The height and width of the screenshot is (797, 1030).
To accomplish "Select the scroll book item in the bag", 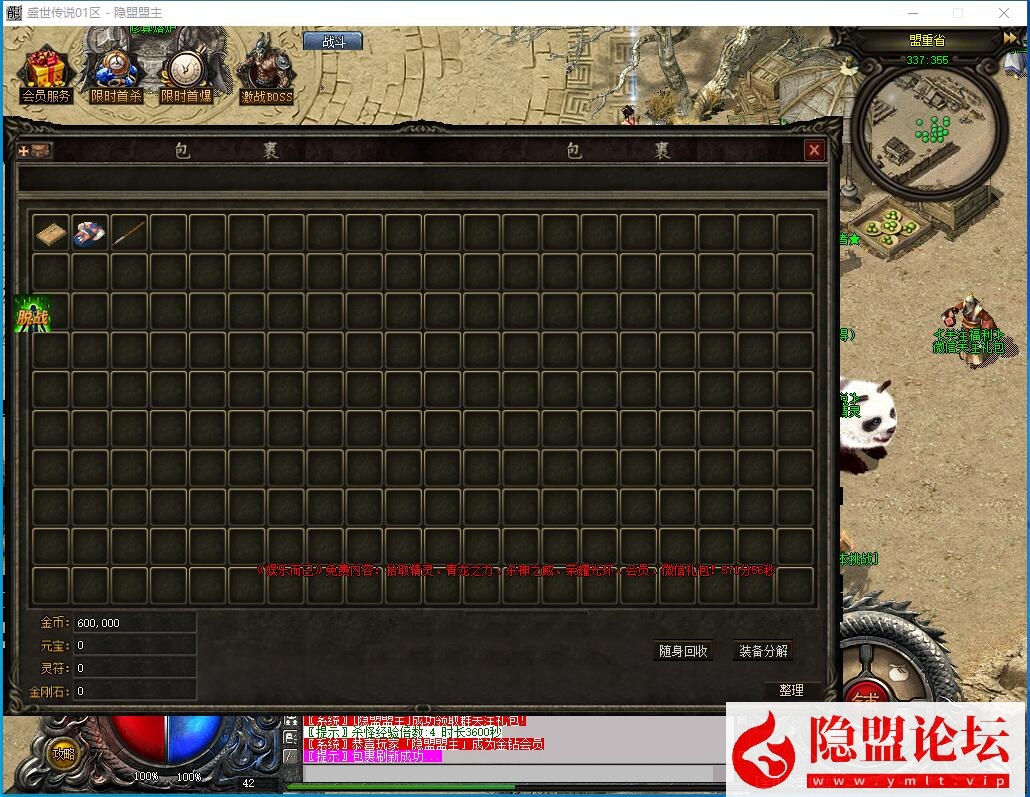I will (51, 233).
